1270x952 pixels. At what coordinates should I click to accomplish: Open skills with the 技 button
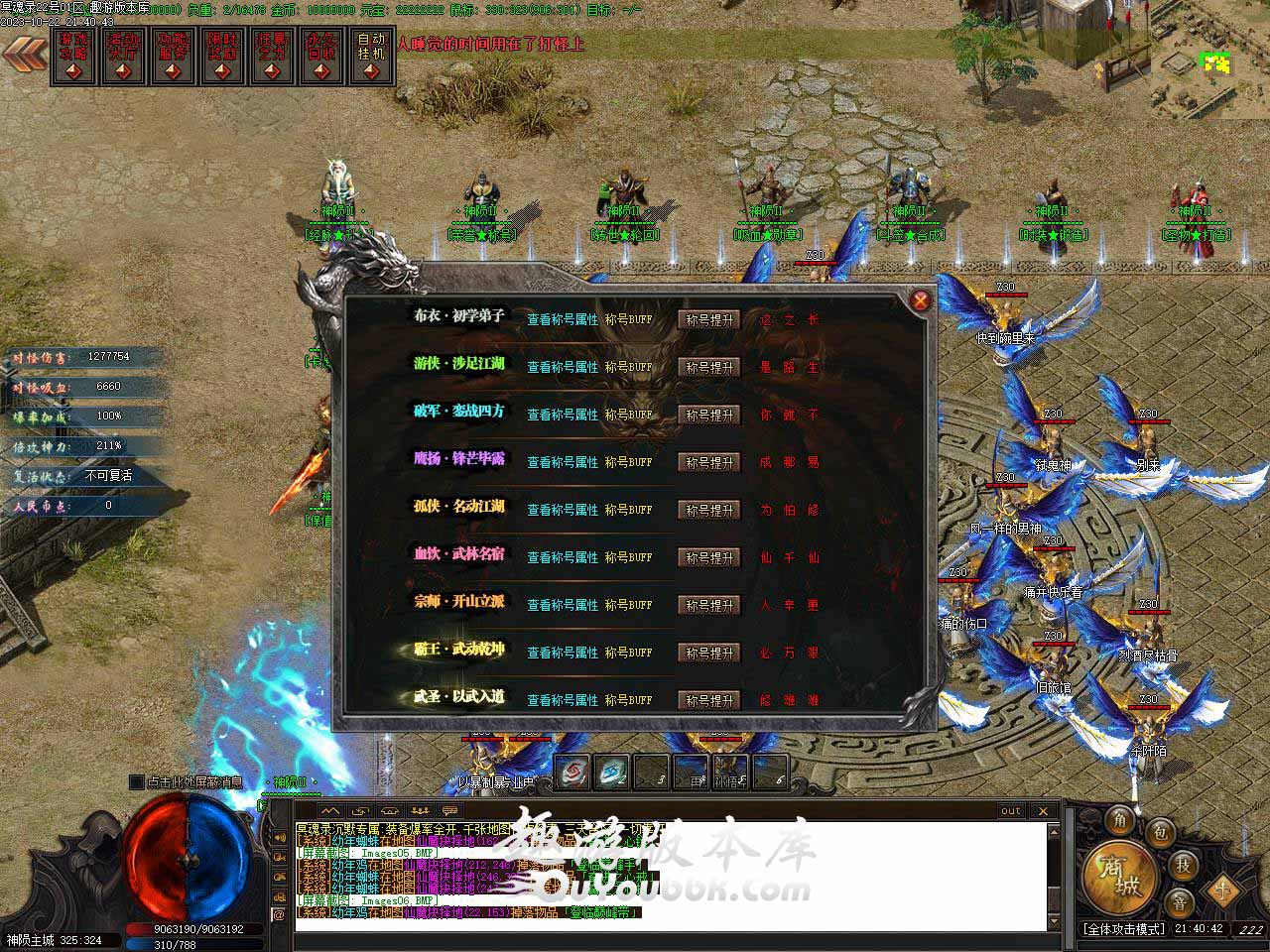click(x=1183, y=864)
